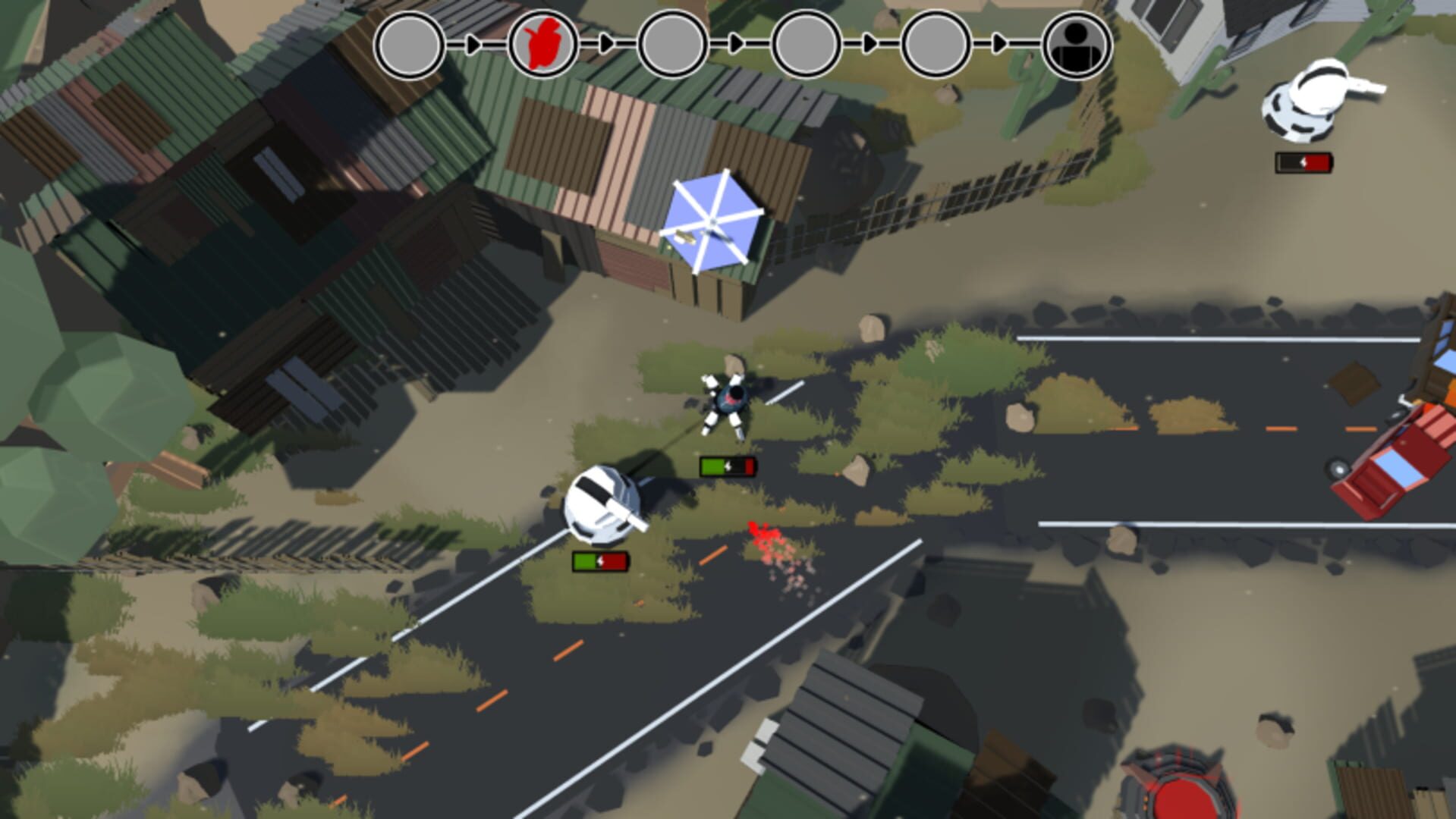Click the blue umbrella on the rooftop
Viewport: 1456px width, 819px height.
pos(714,224)
